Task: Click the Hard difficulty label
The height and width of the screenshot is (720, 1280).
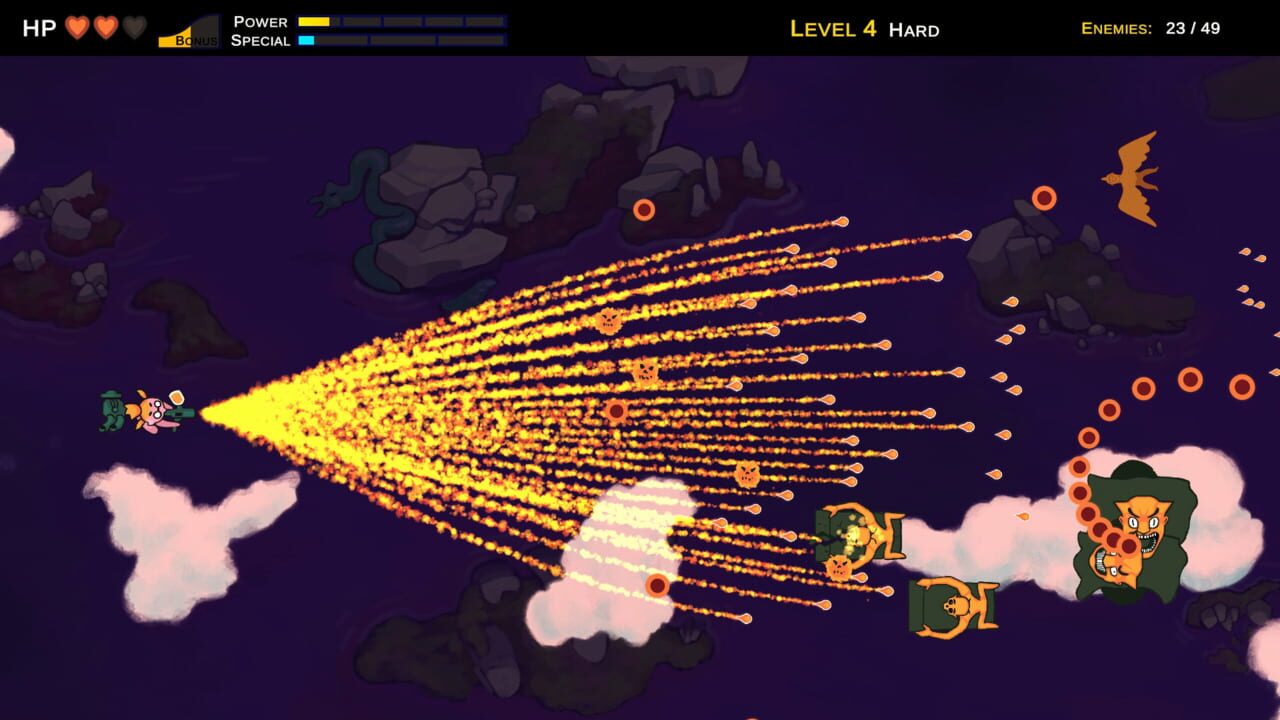Action: pyautogui.click(x=913, y=30)
